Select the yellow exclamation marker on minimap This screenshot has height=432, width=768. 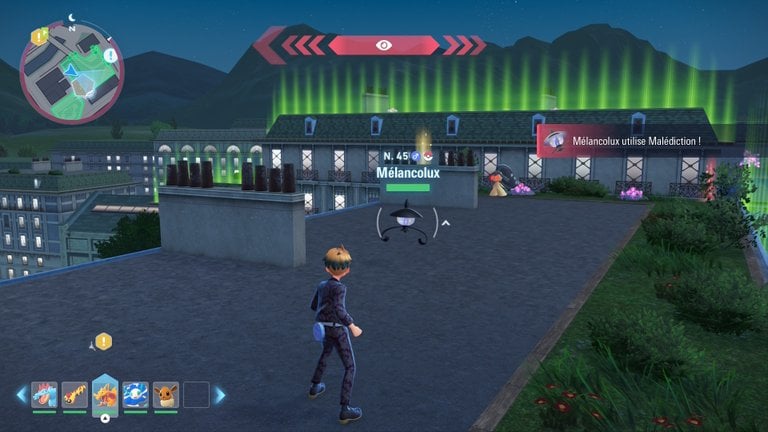pyautogui.click(x=37, y=36)
